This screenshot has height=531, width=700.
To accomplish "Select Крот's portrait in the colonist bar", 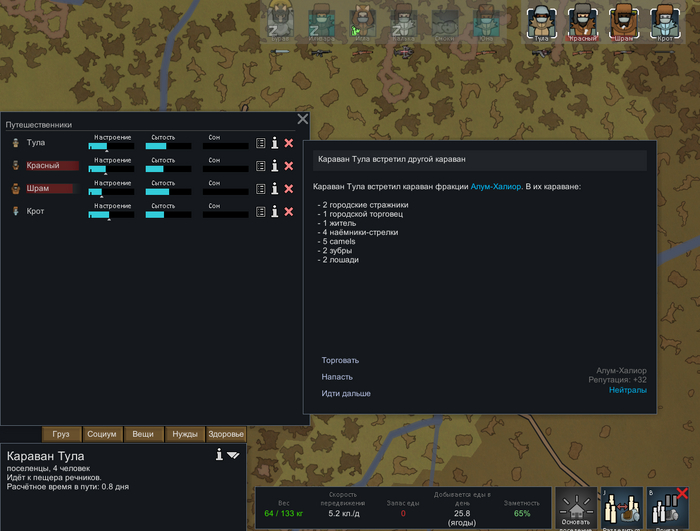I will (x=665, y=22).
